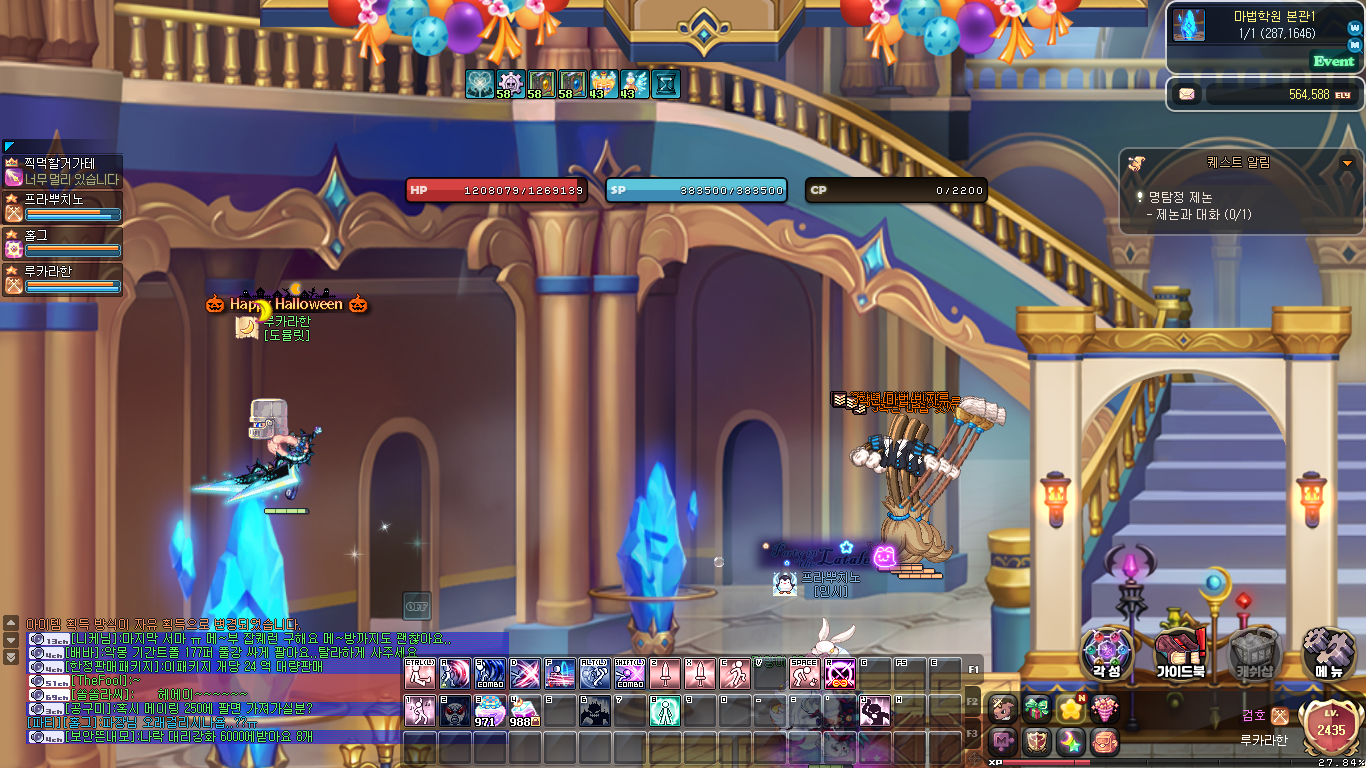Open the mail envelope icon
Screen dimensions: 1366x768
(1187, 95)
